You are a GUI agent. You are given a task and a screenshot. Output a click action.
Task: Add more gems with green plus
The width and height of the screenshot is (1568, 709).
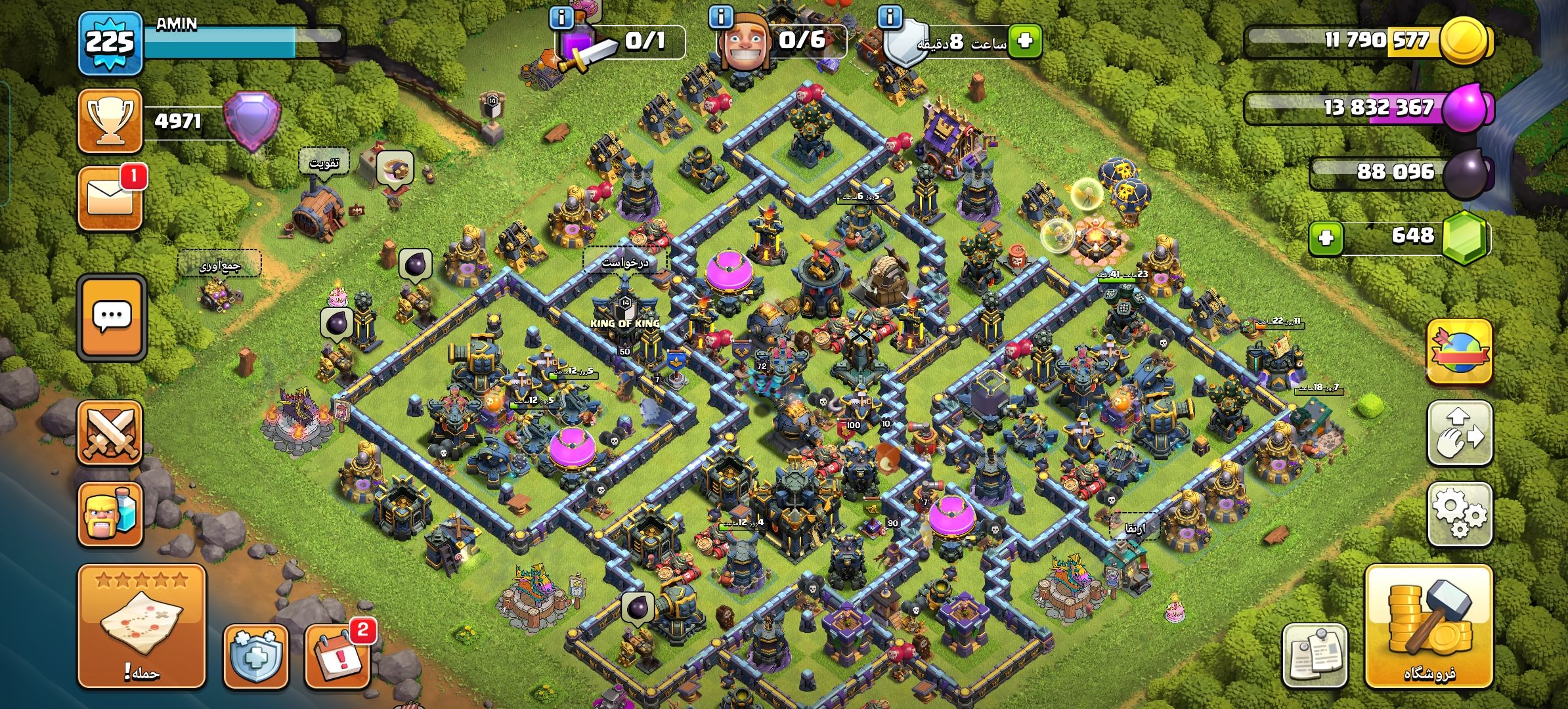coord(1326,237)
